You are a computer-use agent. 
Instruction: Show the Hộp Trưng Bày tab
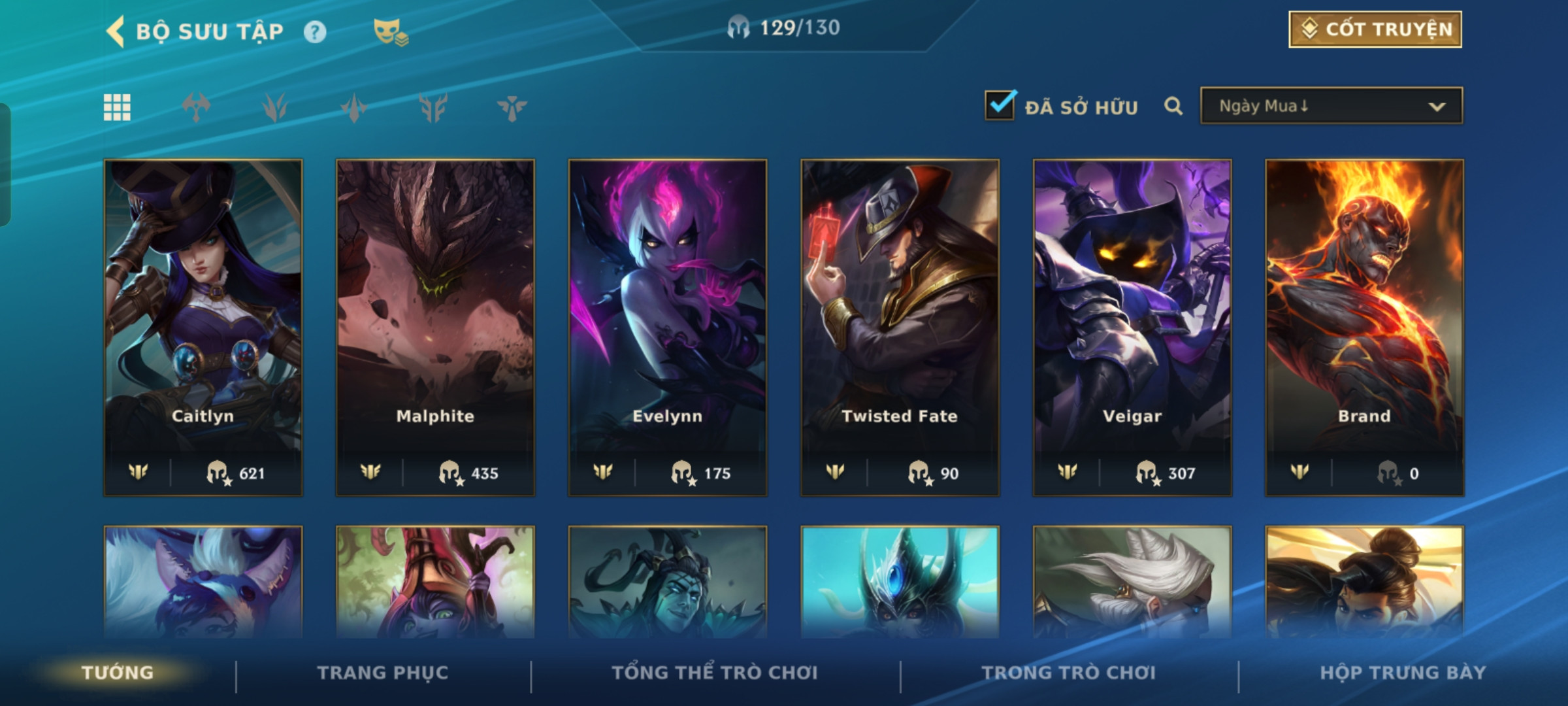tap(1403, 673)
